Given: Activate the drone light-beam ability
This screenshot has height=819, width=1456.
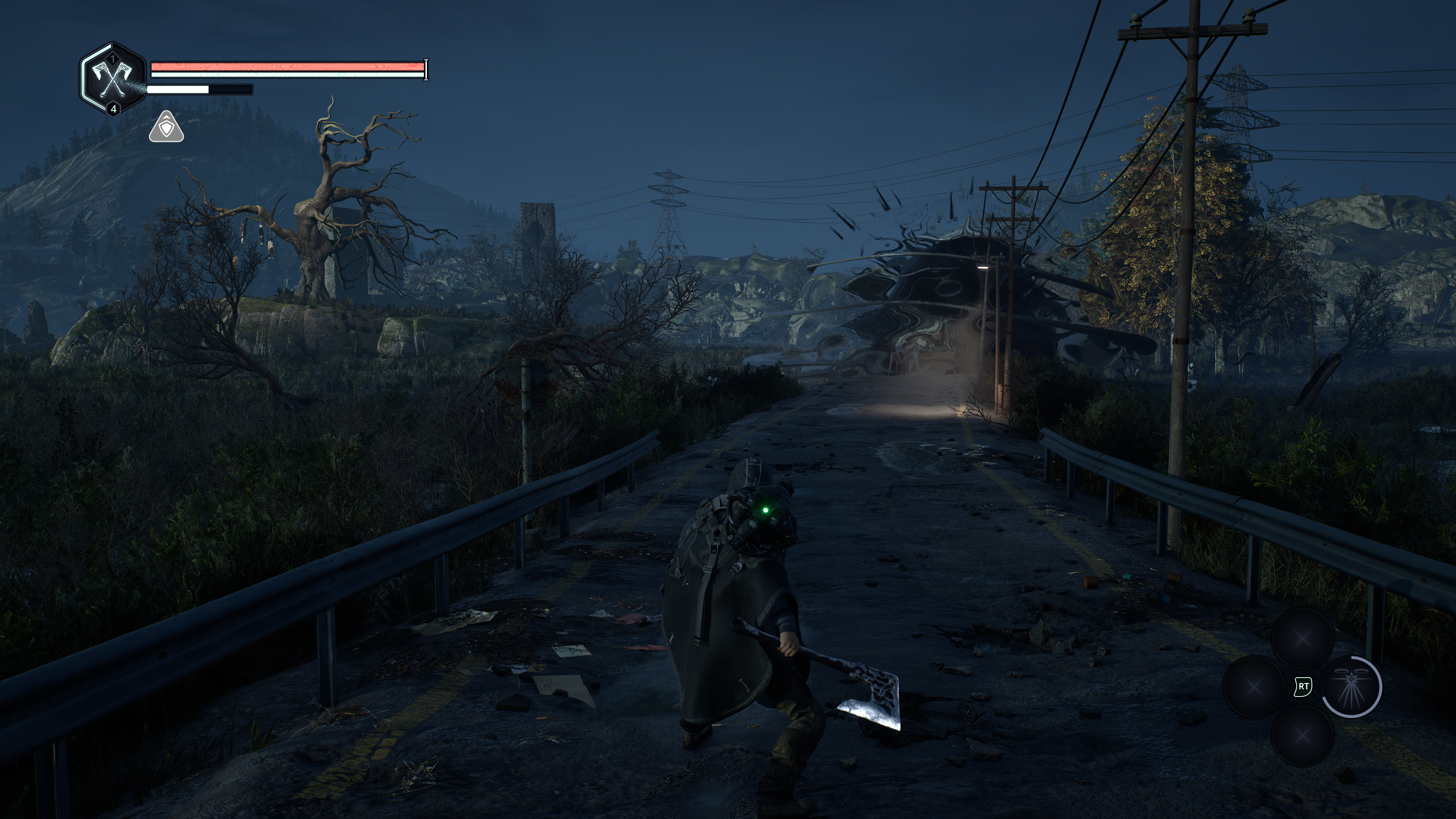Looking at the screenshot, I should pyautogui.click(x=1351, y=687).
